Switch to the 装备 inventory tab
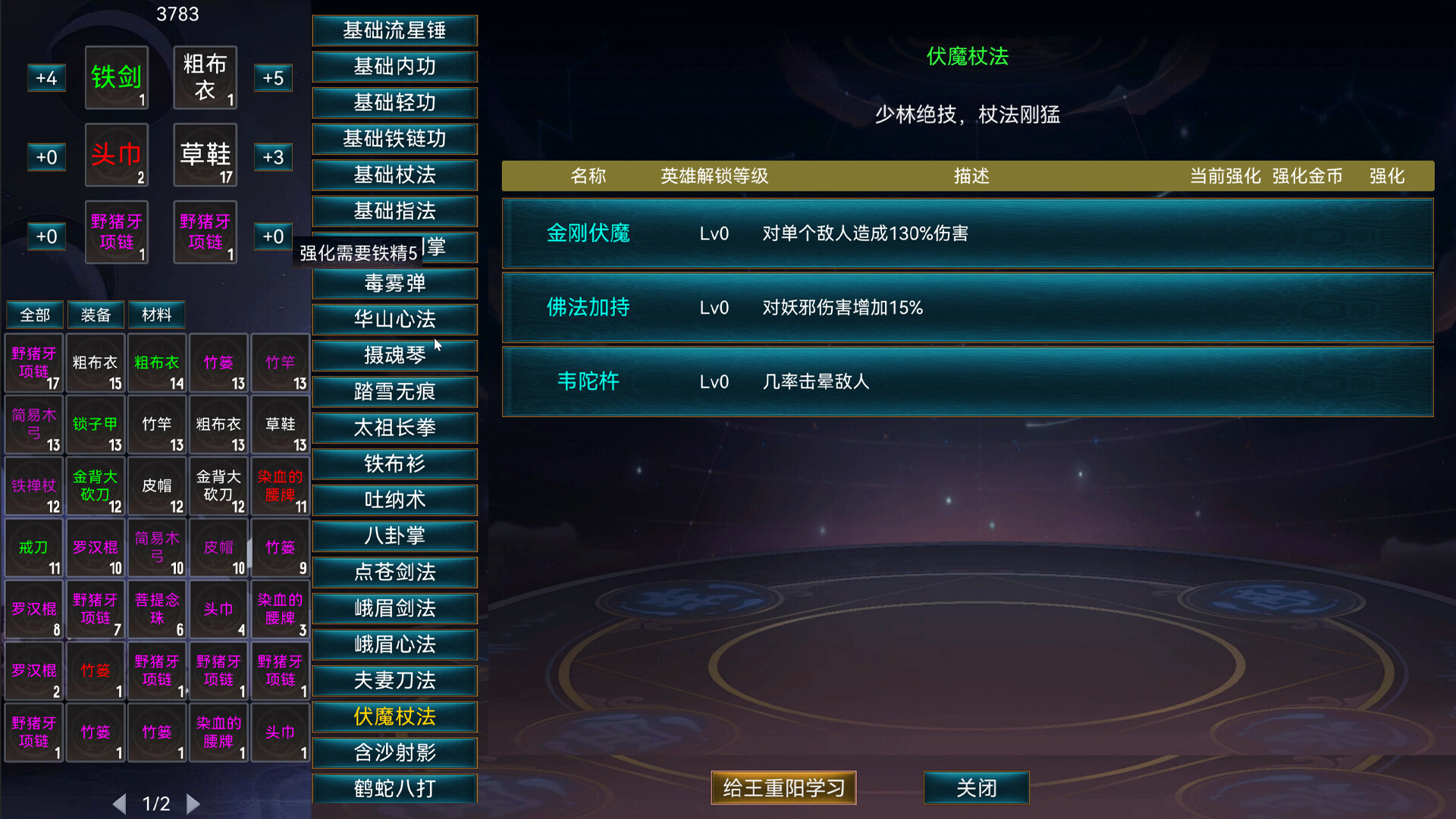 tap(96, 314)
